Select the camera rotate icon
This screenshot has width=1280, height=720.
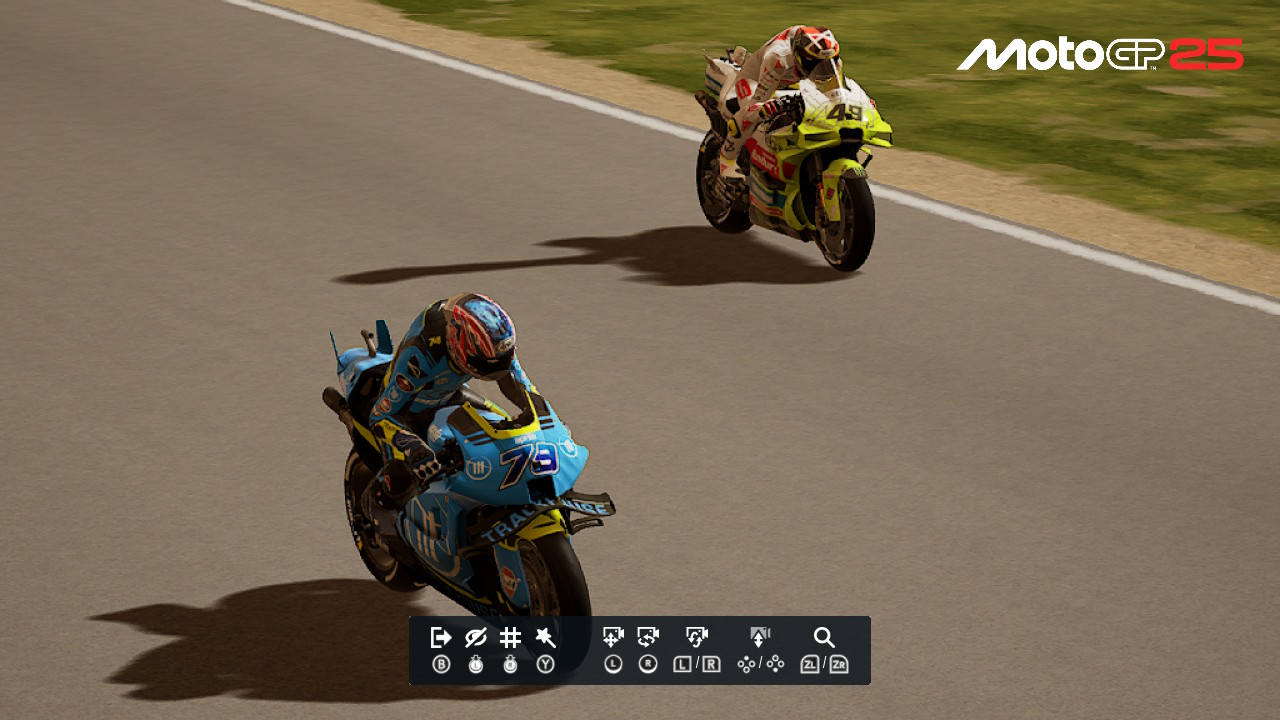coord(648,637)
